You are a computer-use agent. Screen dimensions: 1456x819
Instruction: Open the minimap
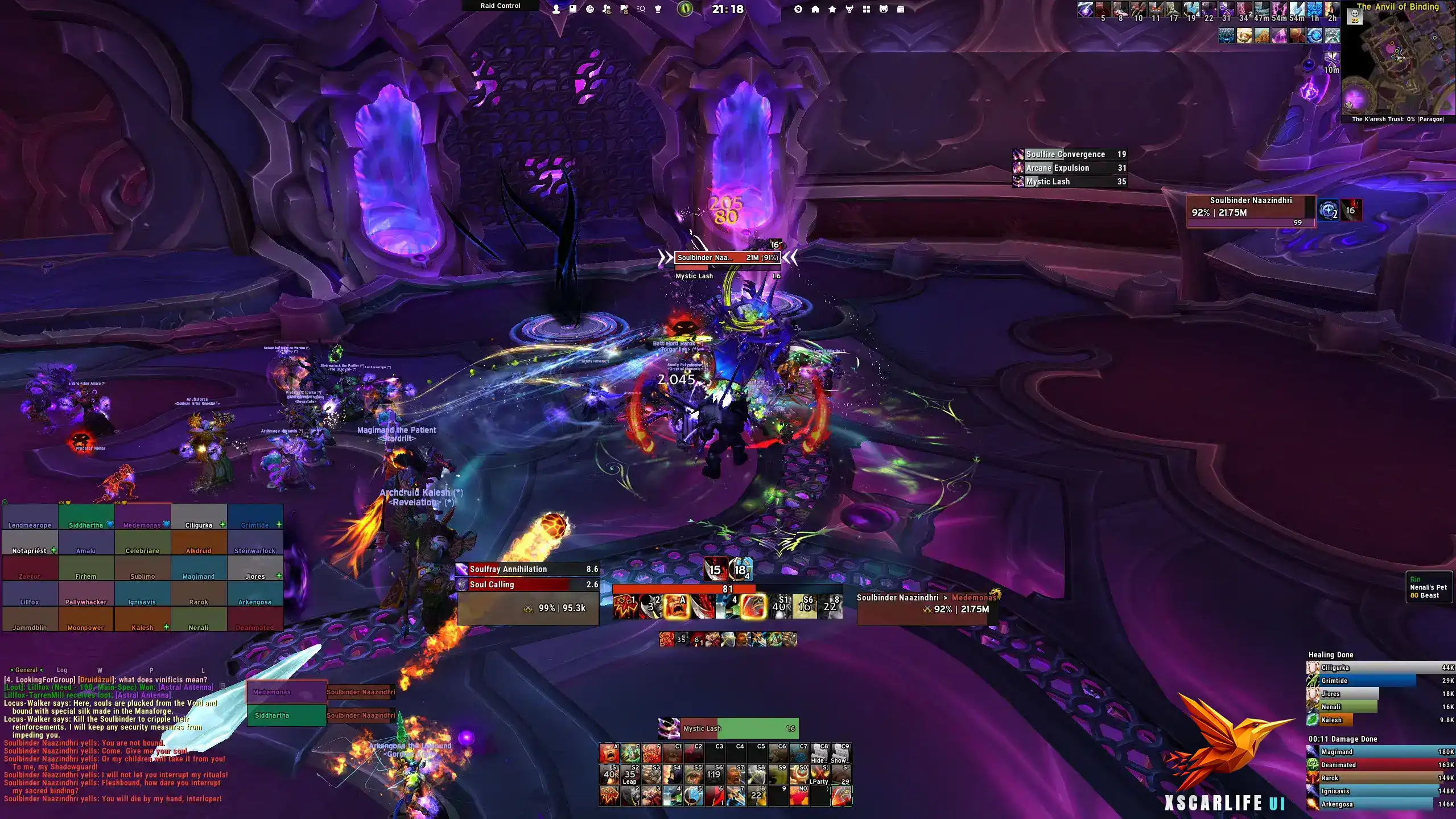pos(1397,63)
